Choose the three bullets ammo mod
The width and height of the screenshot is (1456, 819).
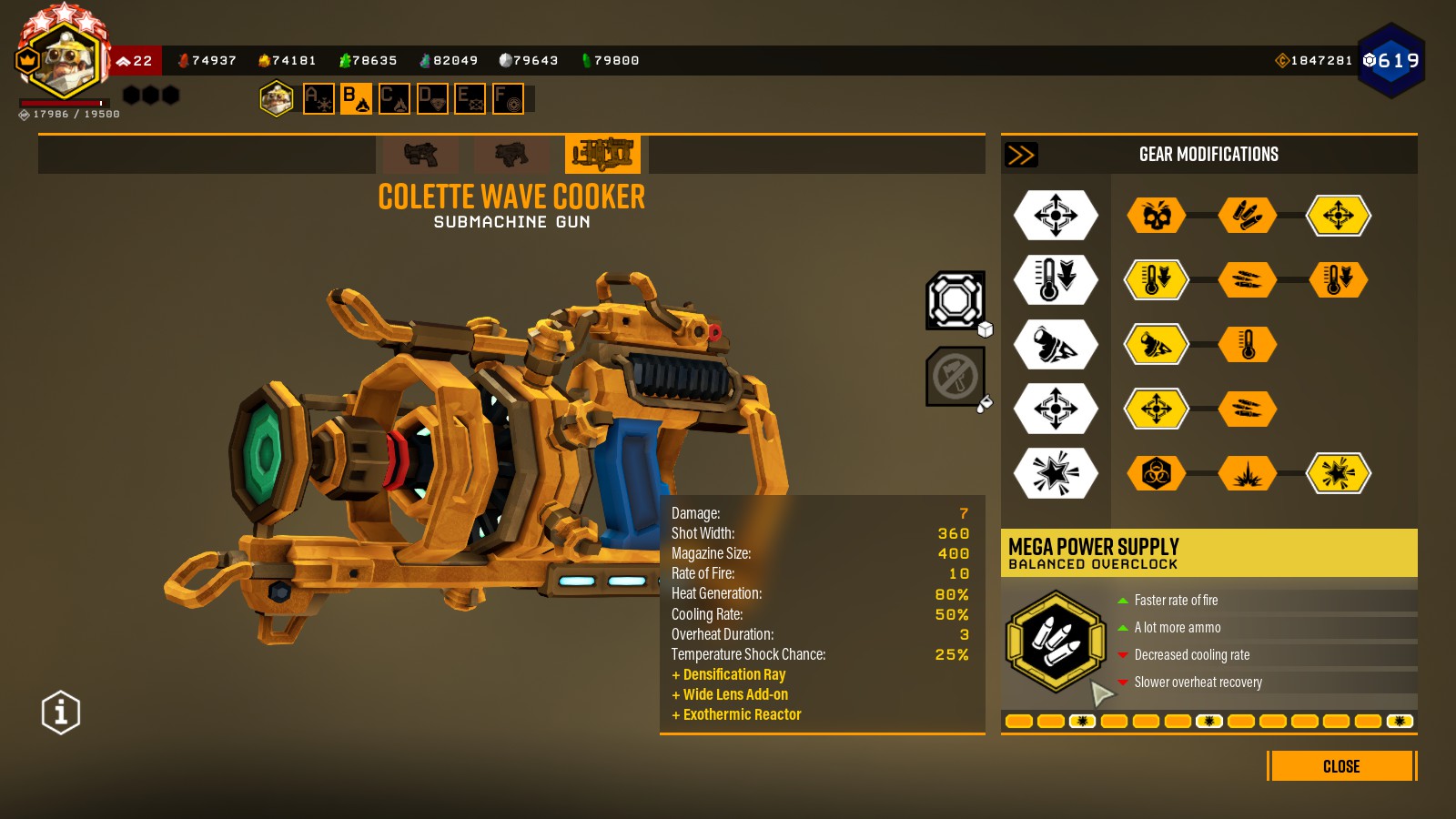(1248, 216)
